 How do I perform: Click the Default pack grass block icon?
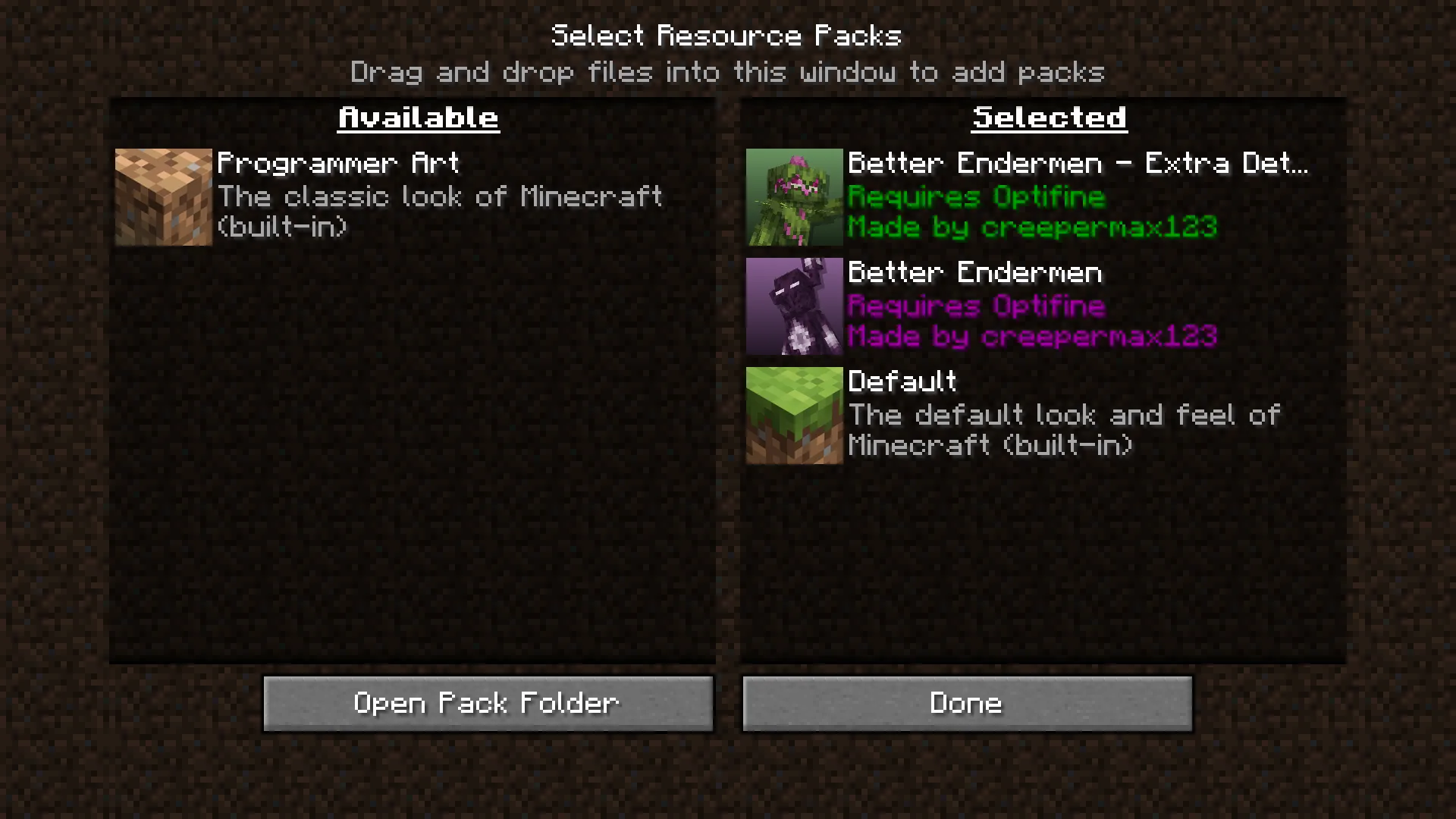[x=793, y=414]
